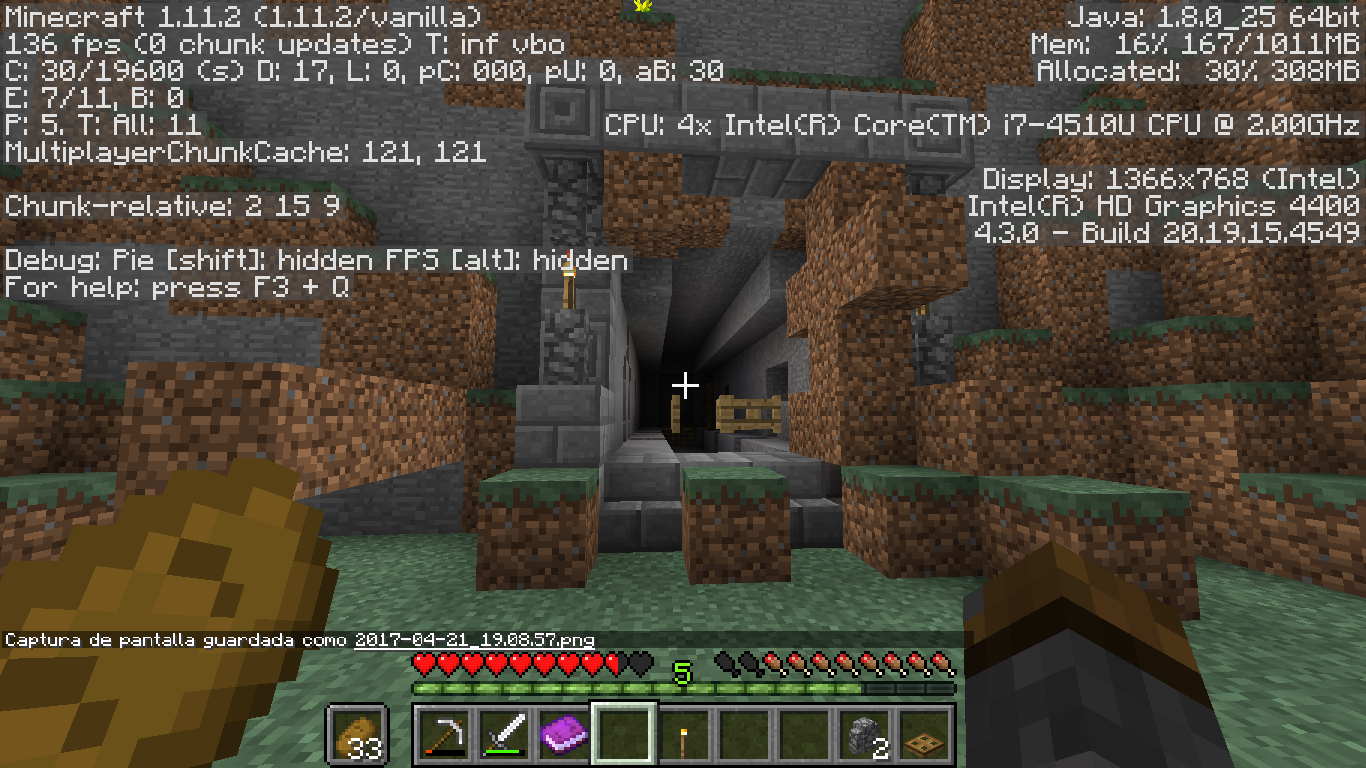This screenshot has width=1366, height=768.
Task: Open the saved screenshot filename link
Action: (x=475, y=640)
